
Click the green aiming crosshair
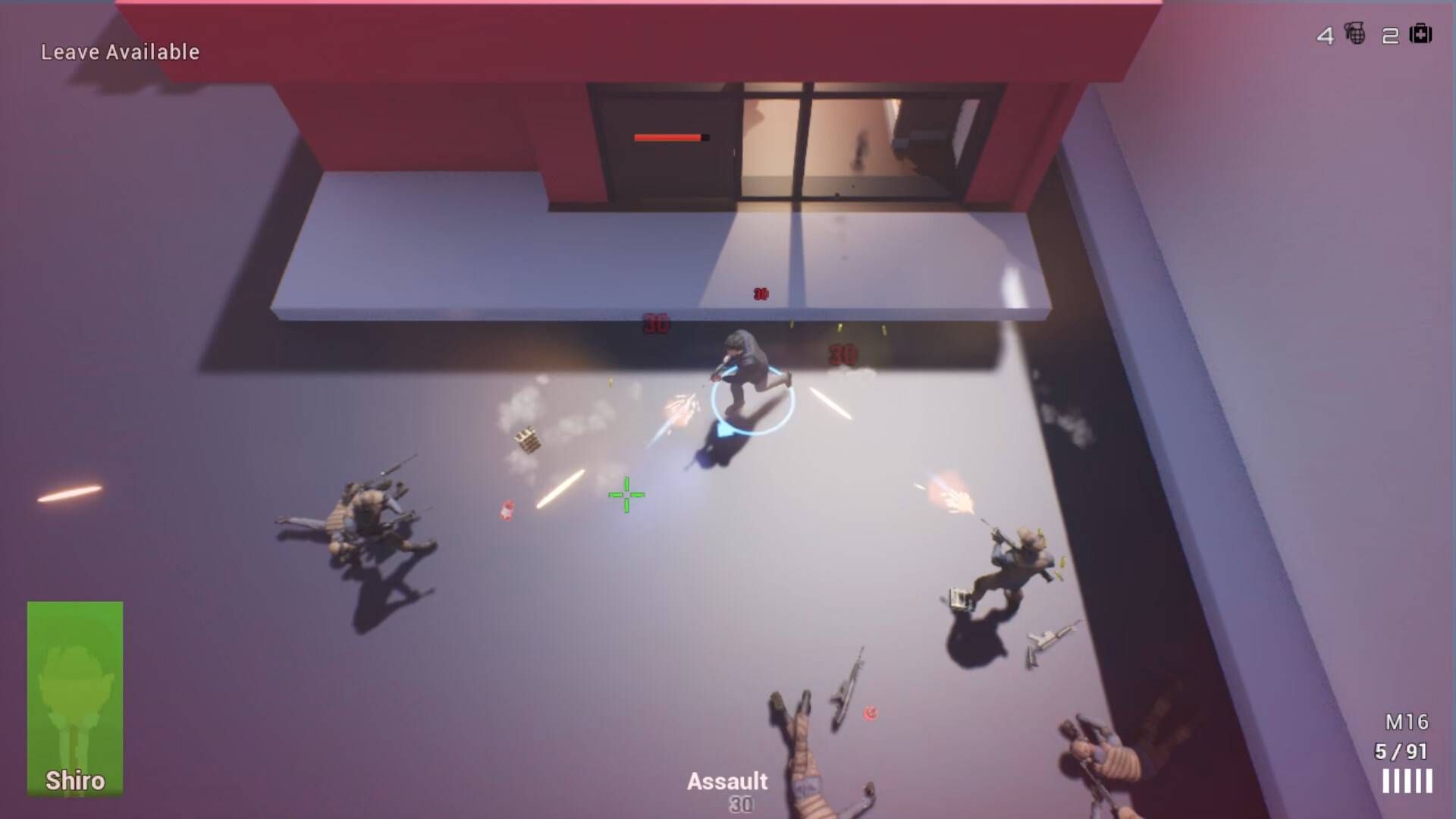[626, 494]
